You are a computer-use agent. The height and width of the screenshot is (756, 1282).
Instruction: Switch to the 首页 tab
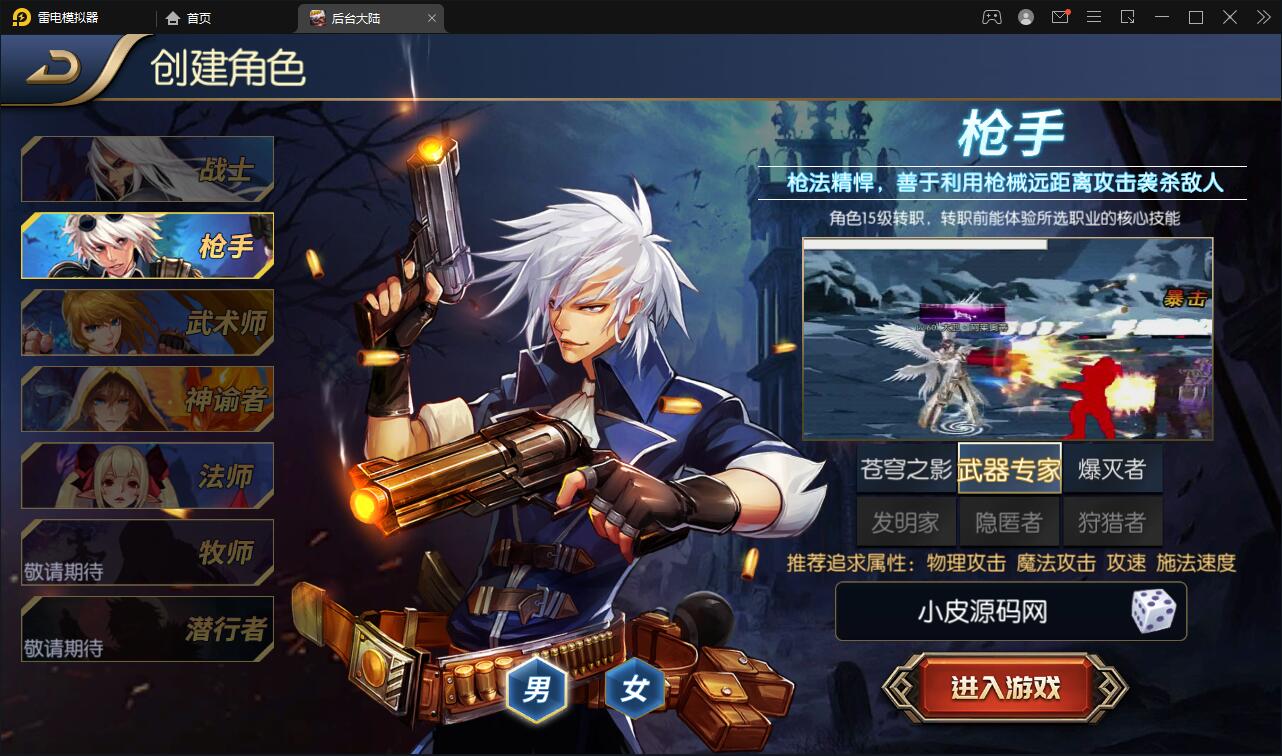[191, 17]
